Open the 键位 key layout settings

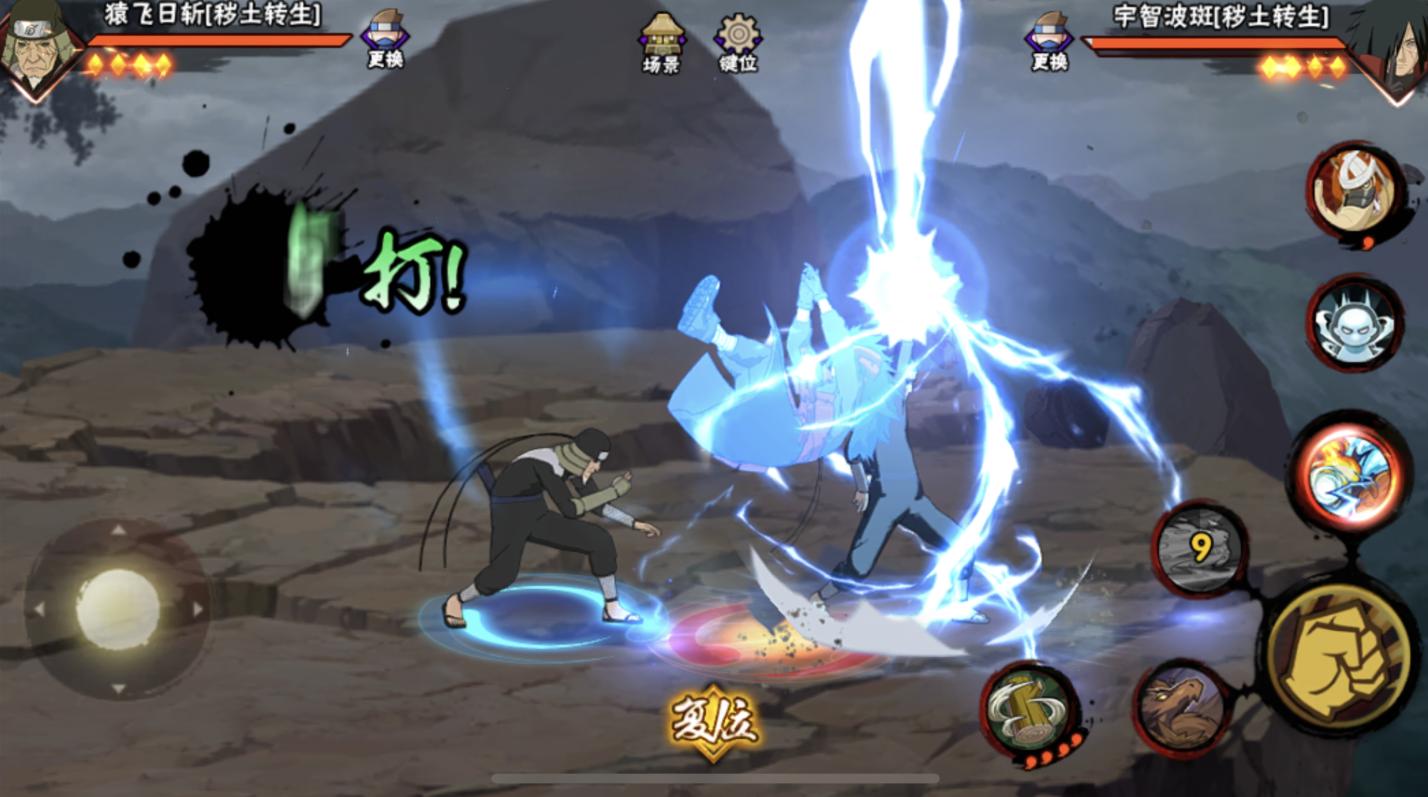[738, 42]
